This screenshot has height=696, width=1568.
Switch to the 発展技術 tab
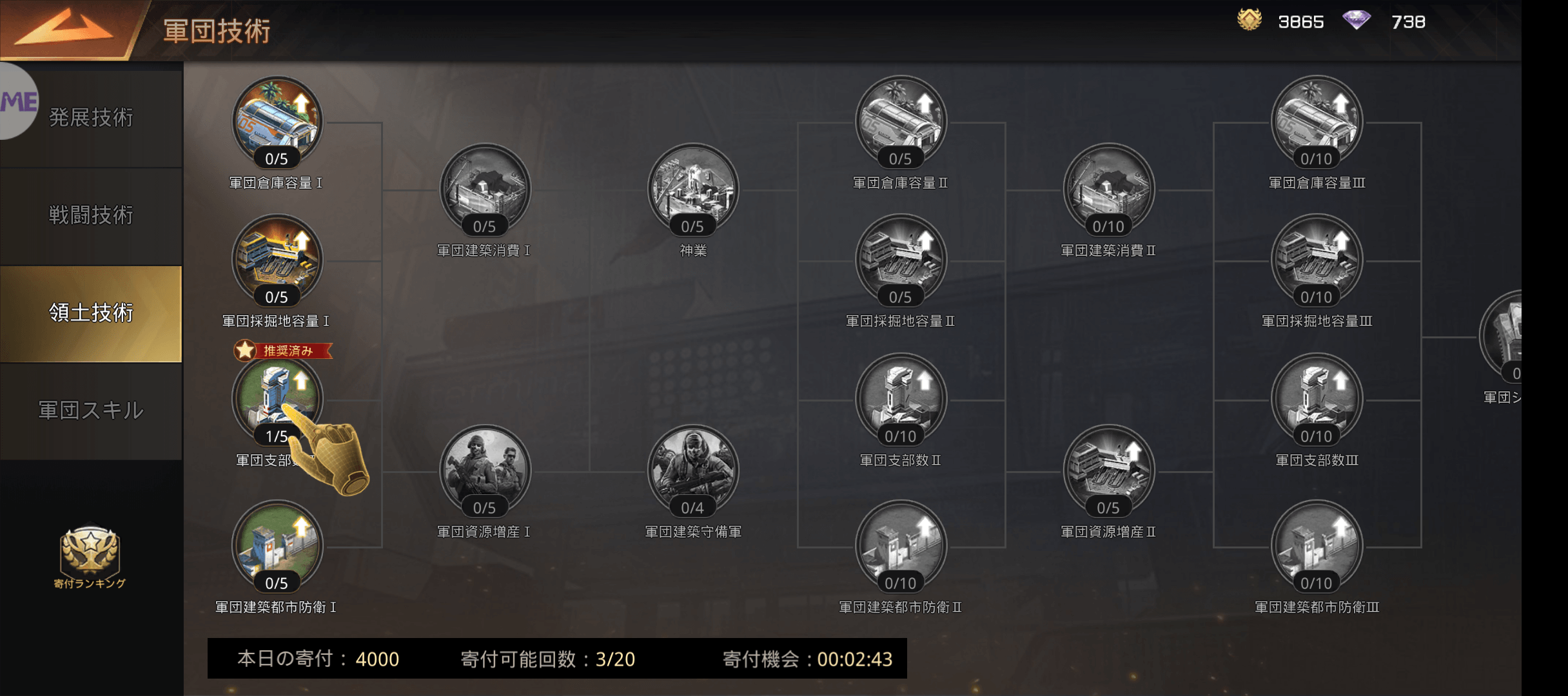pos(91,118)
